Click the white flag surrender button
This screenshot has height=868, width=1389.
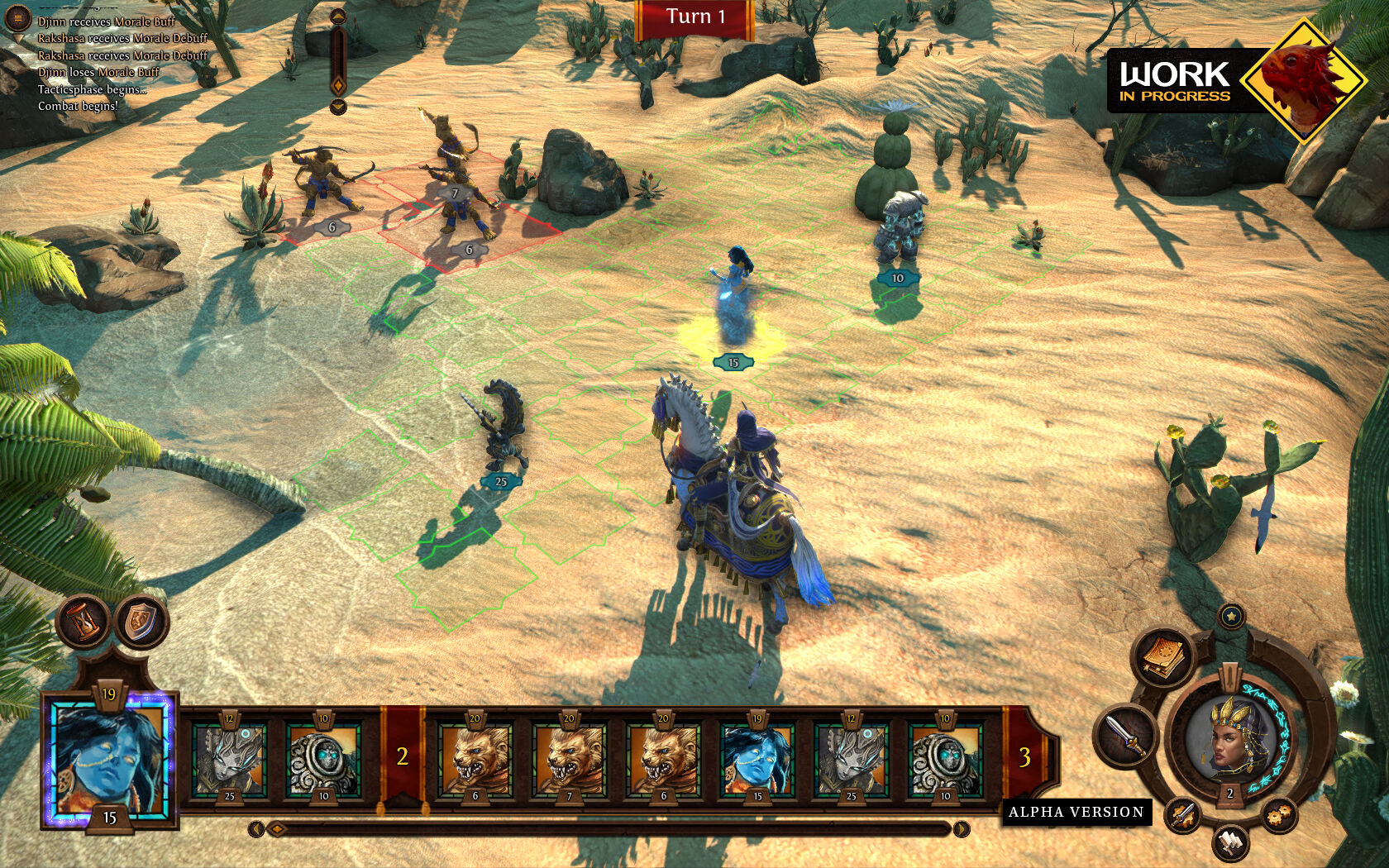pos(1230,843)
